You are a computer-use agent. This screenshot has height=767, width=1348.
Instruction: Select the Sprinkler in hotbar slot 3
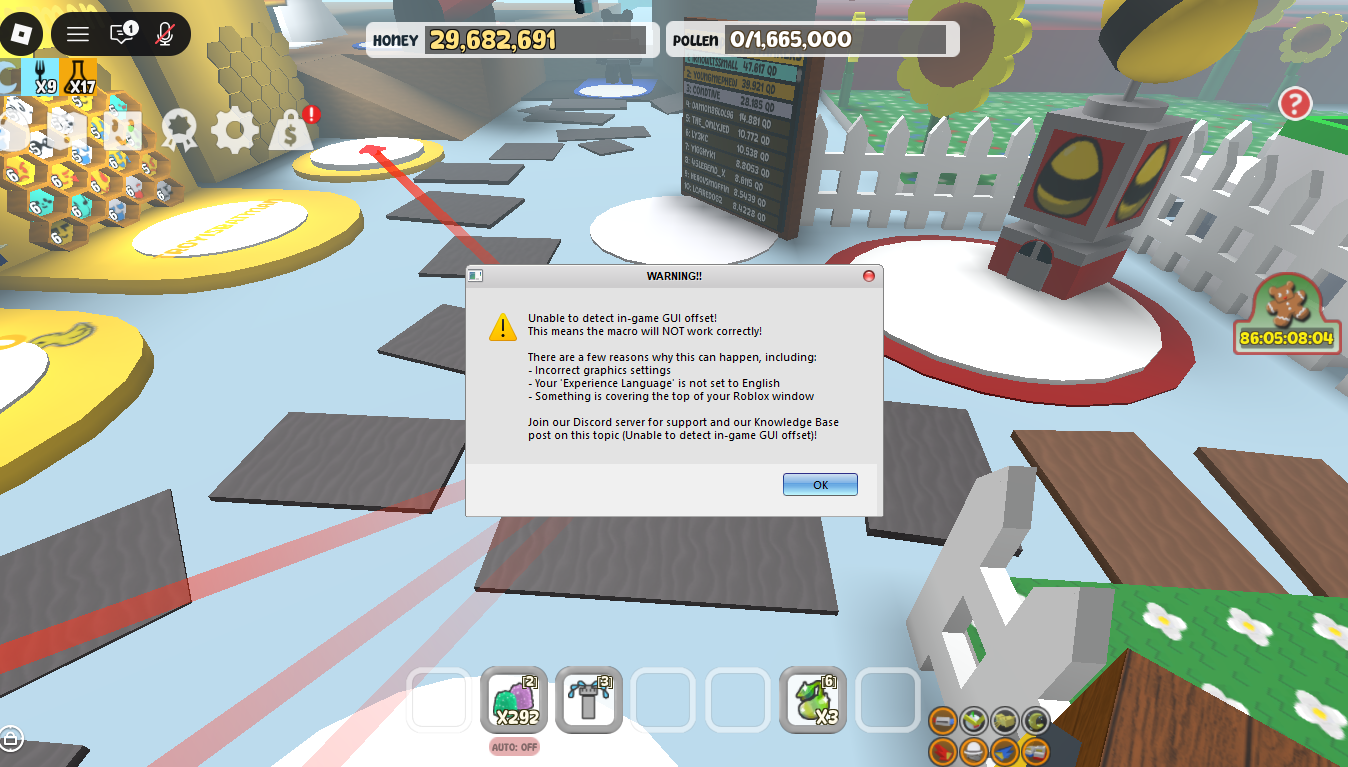click(589, 700)
